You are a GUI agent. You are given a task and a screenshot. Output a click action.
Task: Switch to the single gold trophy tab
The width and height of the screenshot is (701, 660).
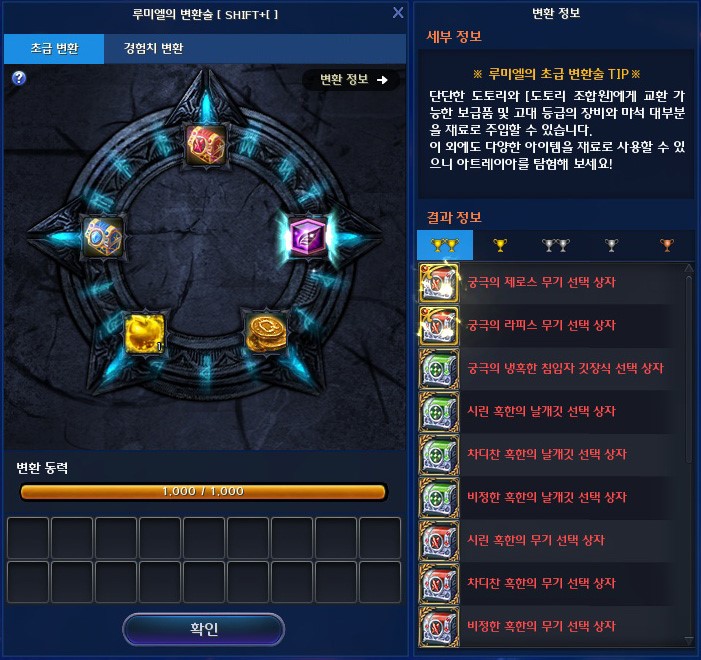point(498,245)
